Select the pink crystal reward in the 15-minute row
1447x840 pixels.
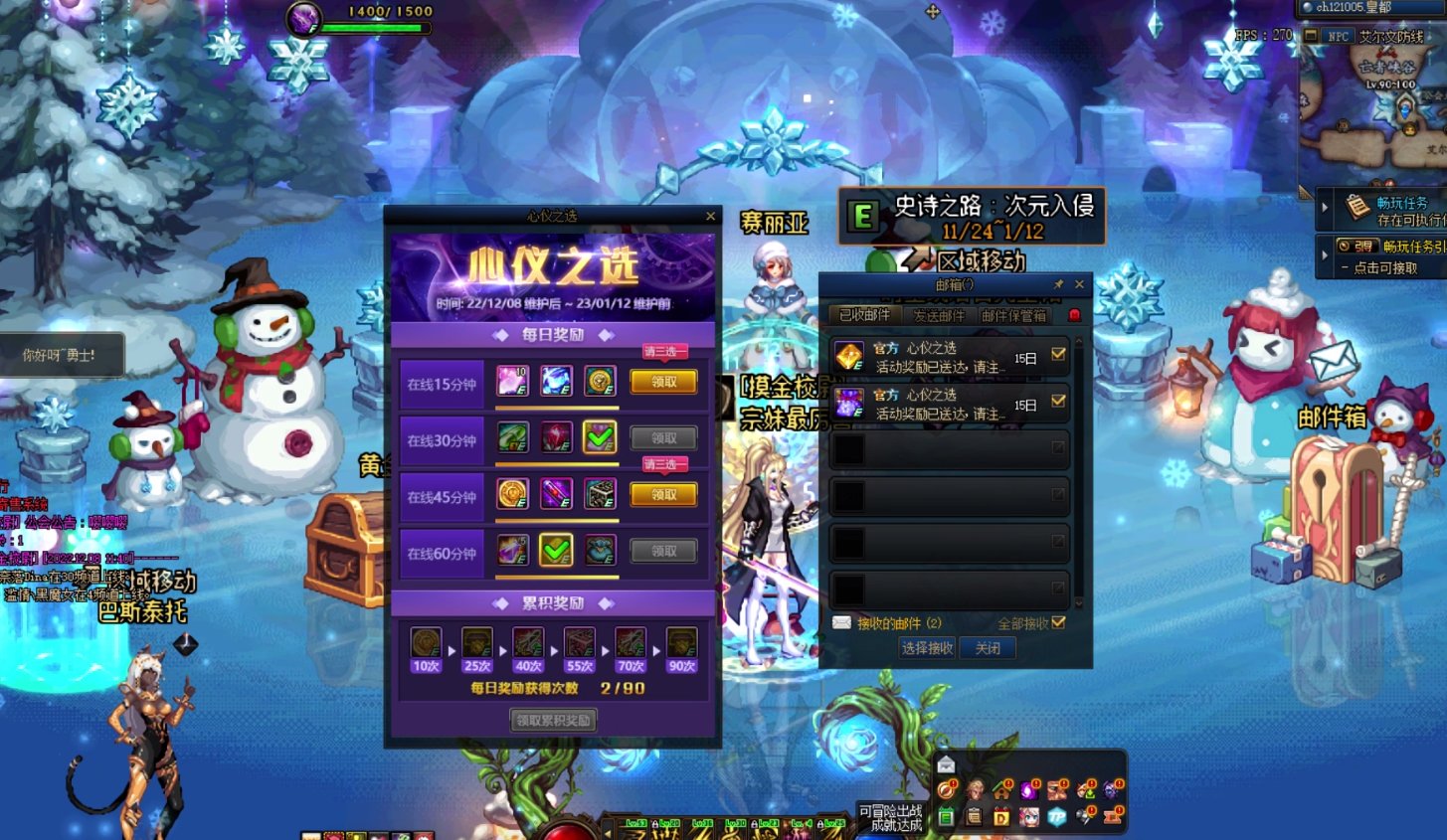tap(512, 381)
